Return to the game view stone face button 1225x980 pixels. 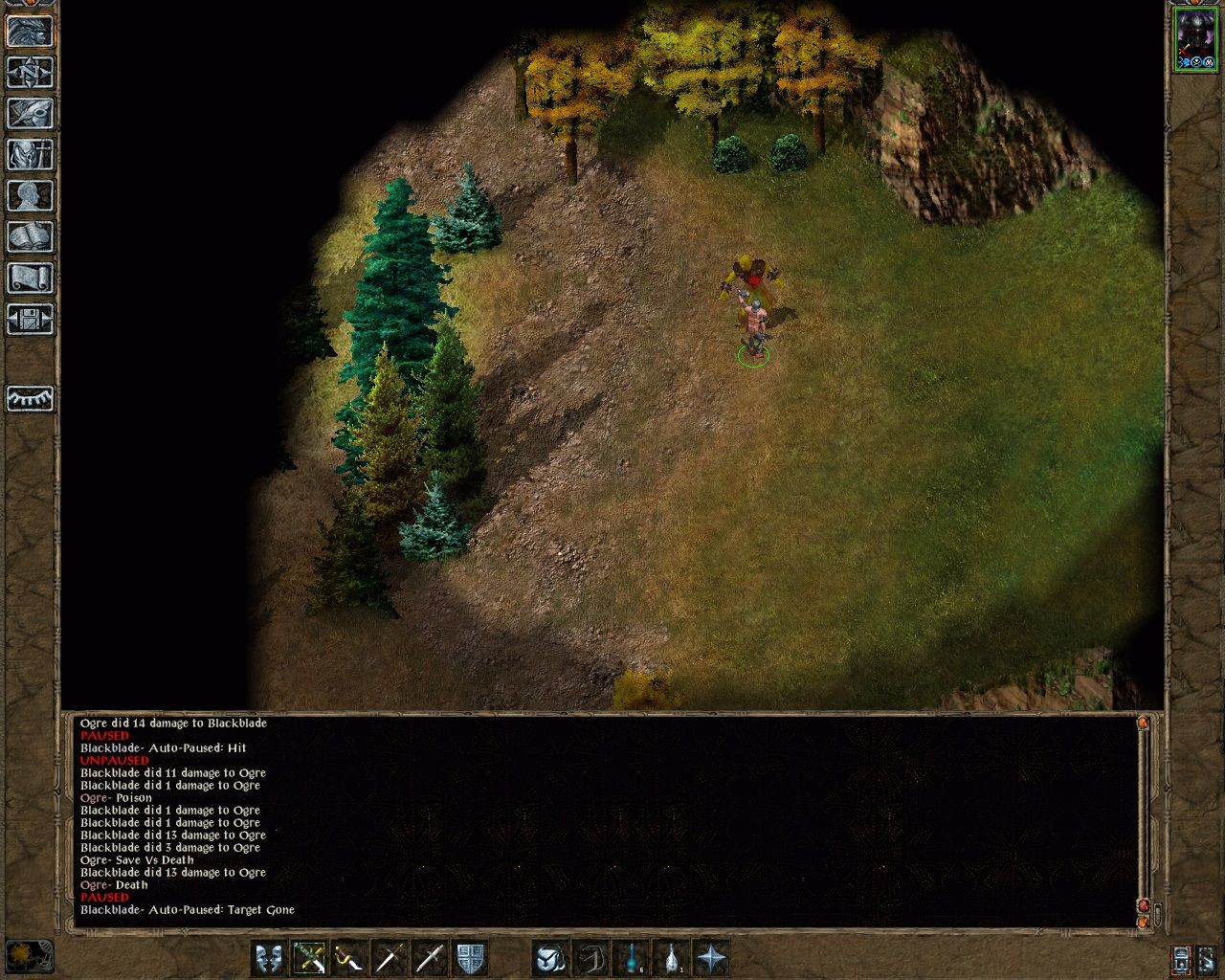pos(30,31)
